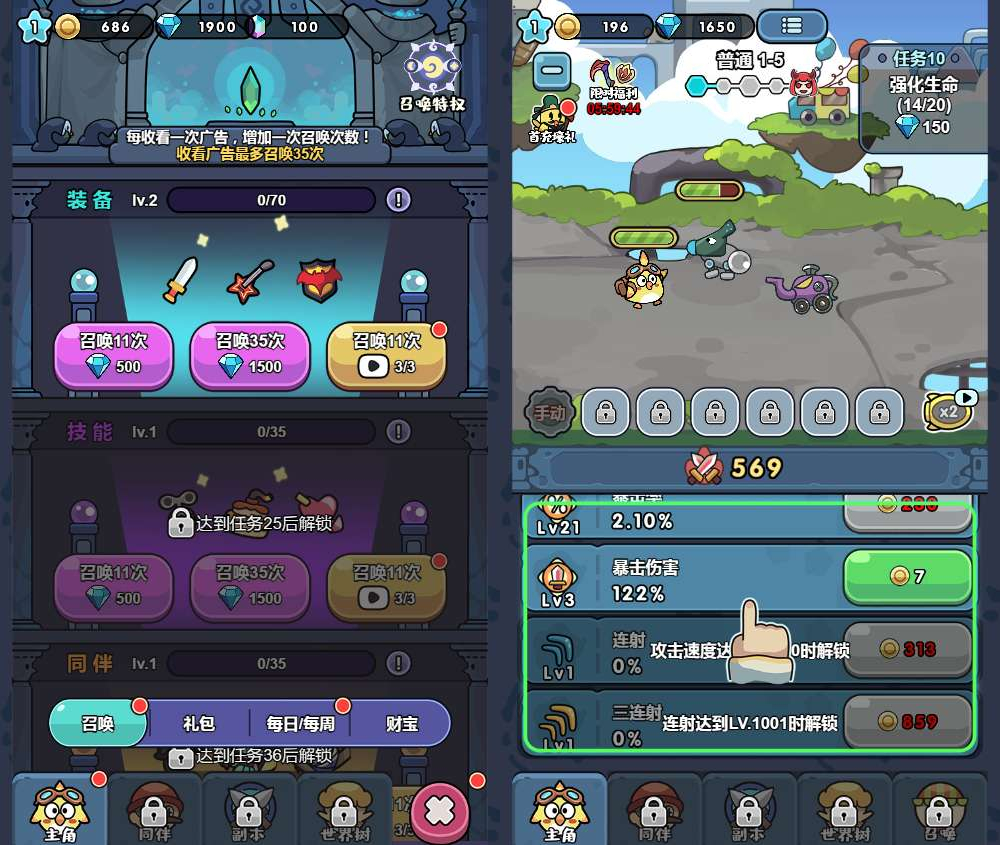Activate the x2 speed boost button
This screenshot has width=1000, height=845.
click(x=948, y=410)
